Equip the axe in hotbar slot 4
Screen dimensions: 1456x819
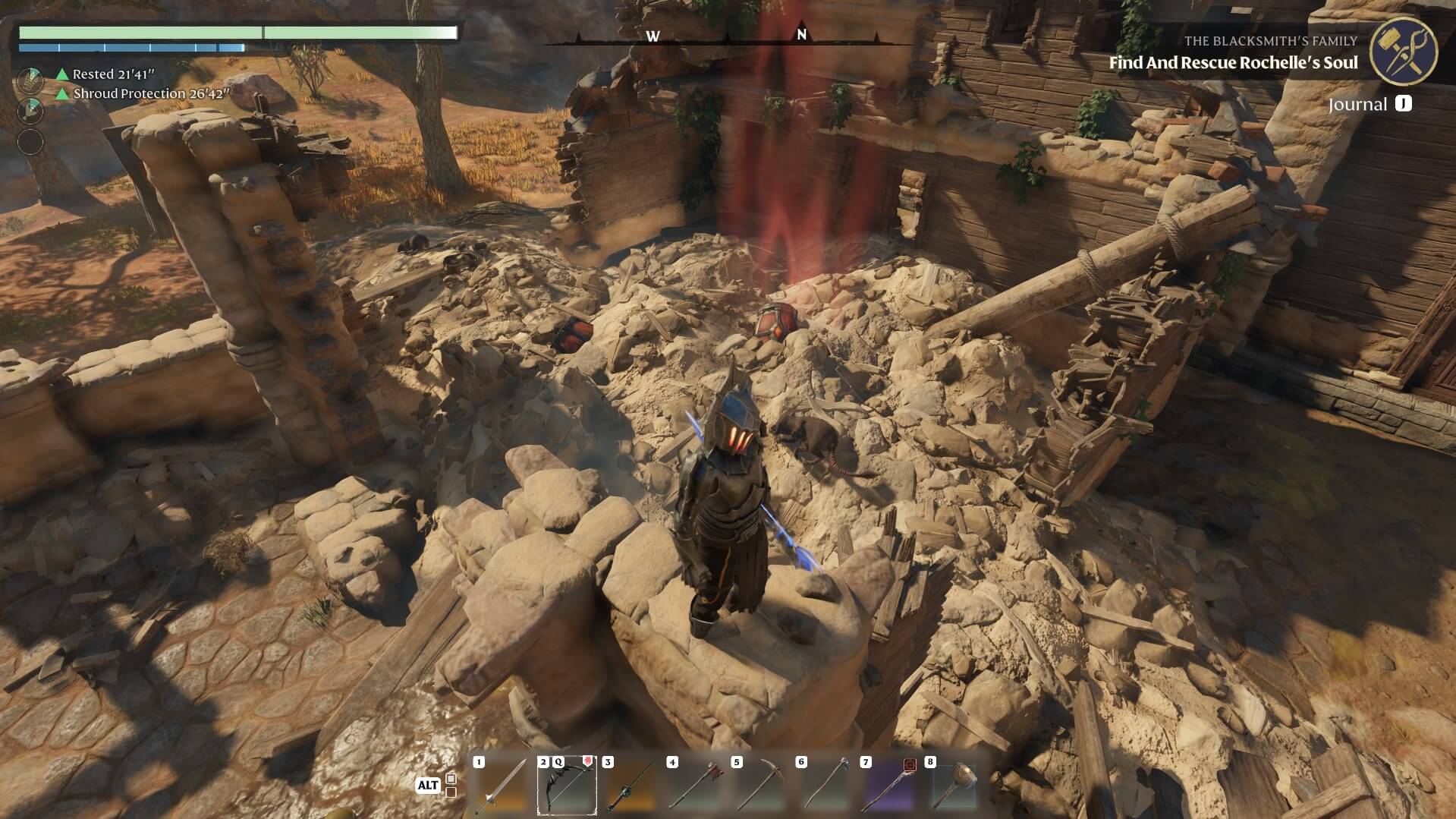click(x=696, y=786)
